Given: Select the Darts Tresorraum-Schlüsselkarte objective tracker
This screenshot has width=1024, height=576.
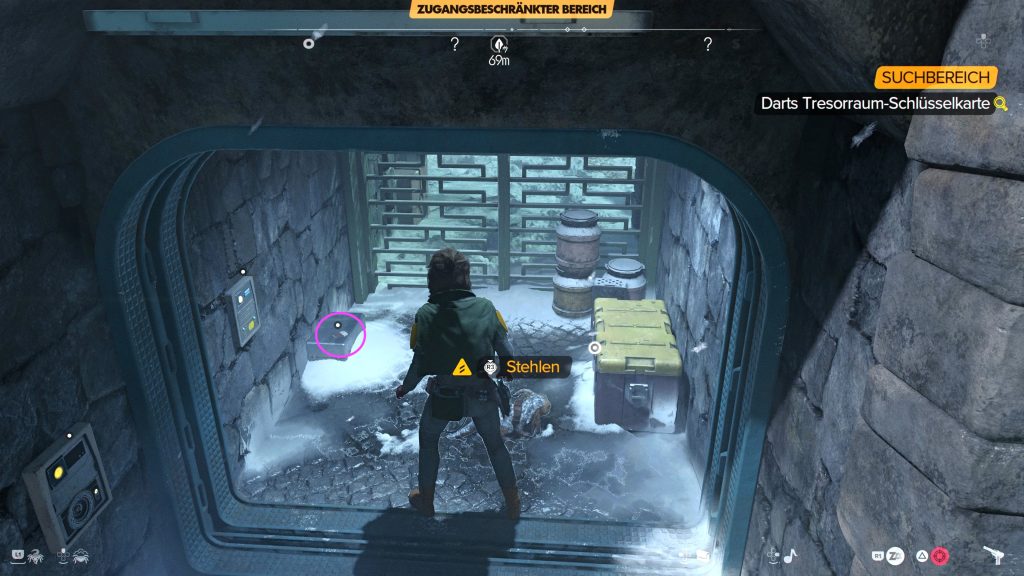Looking at the screenshot, I should tap(875, 103).
